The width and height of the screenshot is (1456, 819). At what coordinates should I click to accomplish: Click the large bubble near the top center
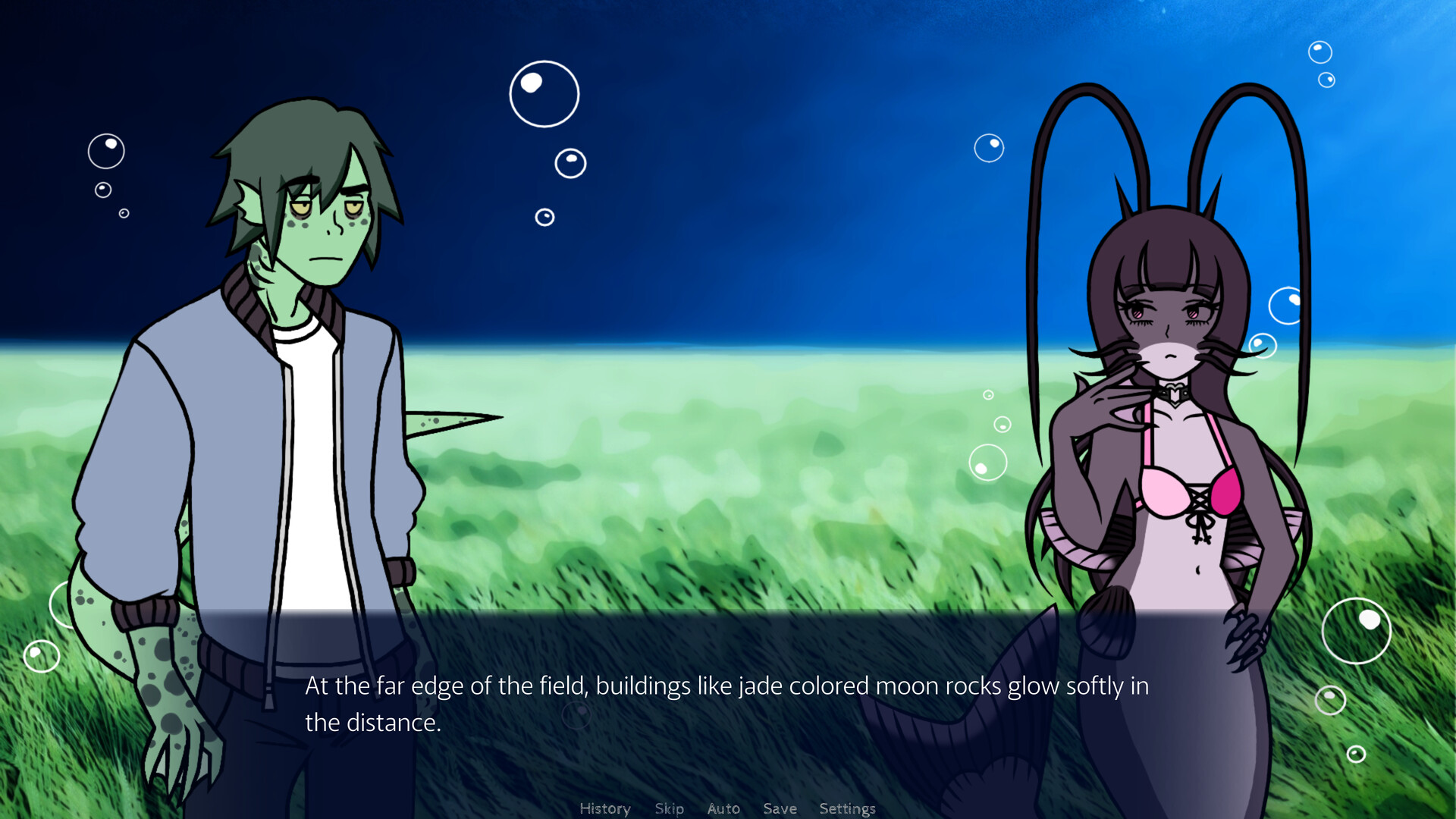(544, 95)
